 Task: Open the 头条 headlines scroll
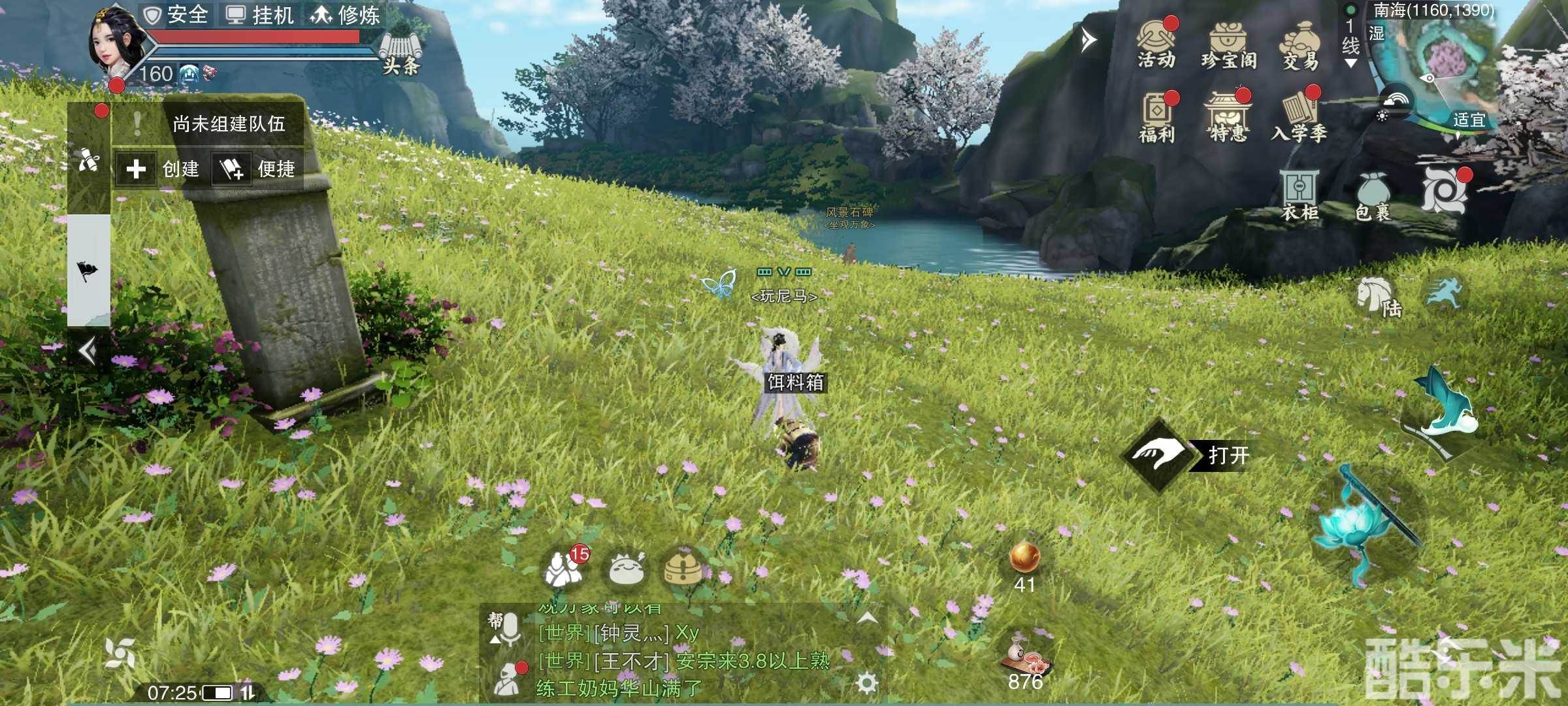click(x=400, y=51)
